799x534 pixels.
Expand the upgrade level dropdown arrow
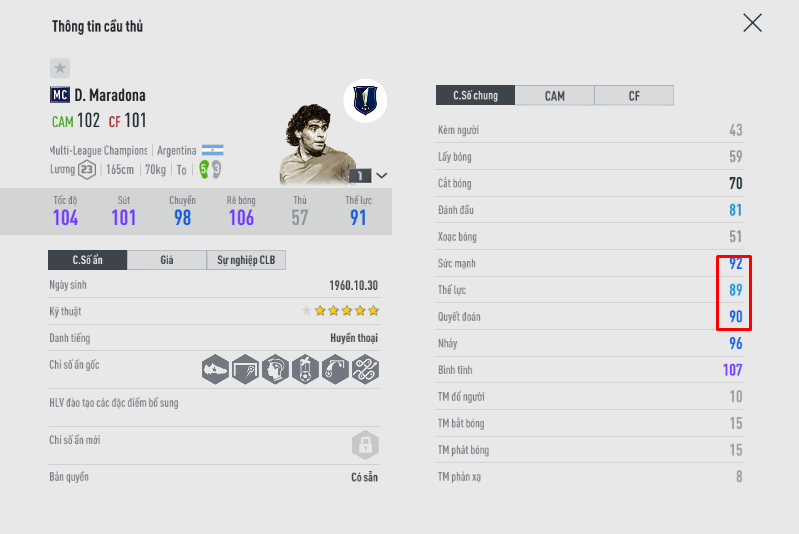click(x=381, y=175)
